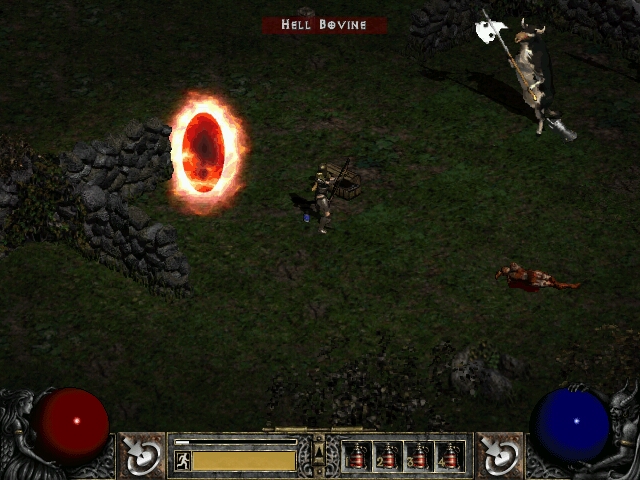Image resolution: width=640 pixels, height=480 pixels.
Task: Use the potion in belt slot 2
Action: [388, 456]
